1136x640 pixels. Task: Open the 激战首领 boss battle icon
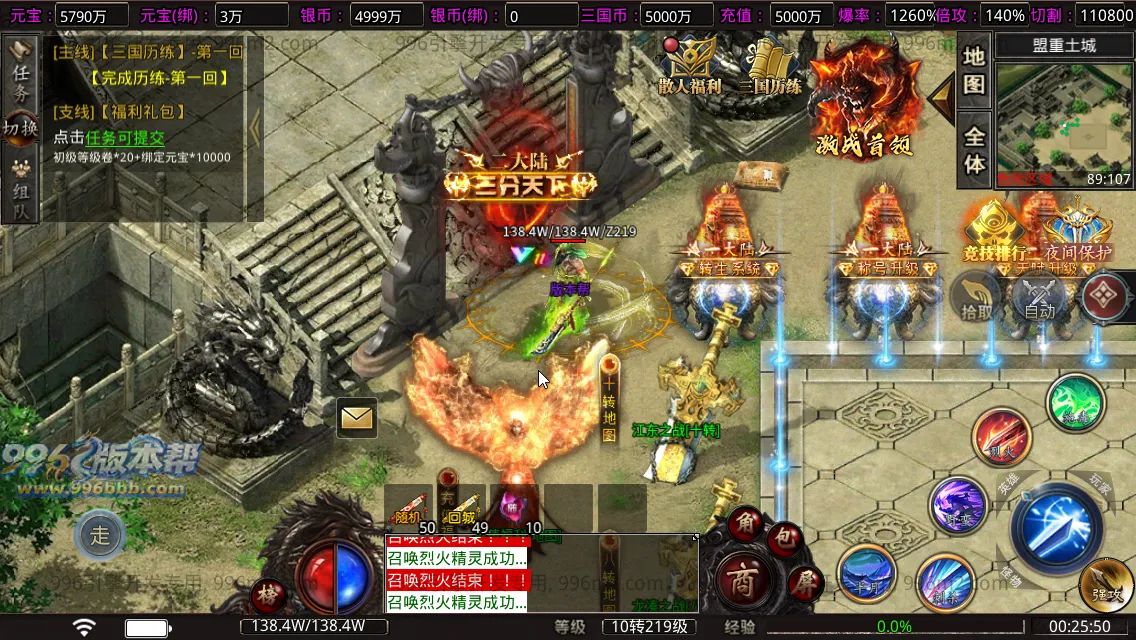865,95
